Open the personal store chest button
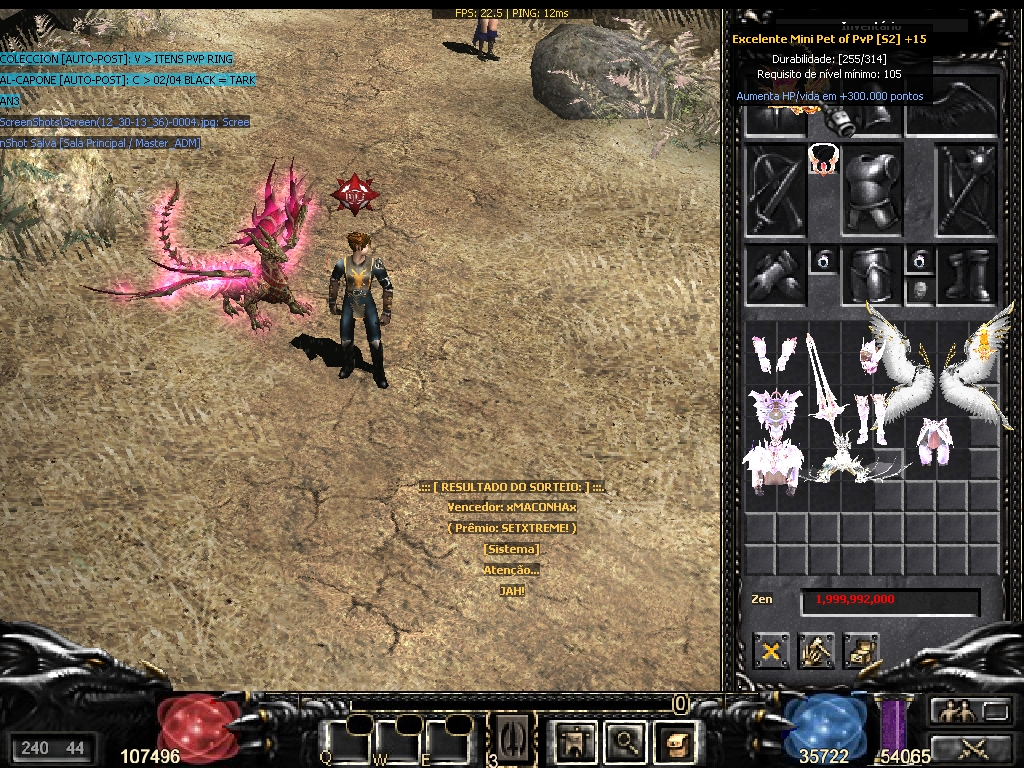 [861, 651]
